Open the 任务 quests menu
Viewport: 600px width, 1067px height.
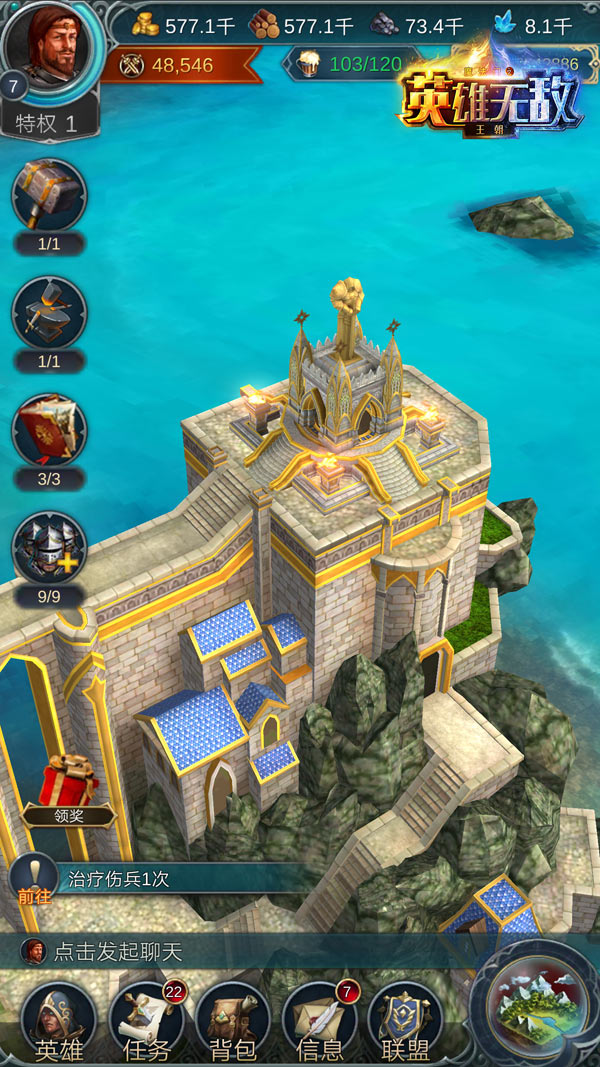[146, 1022]
